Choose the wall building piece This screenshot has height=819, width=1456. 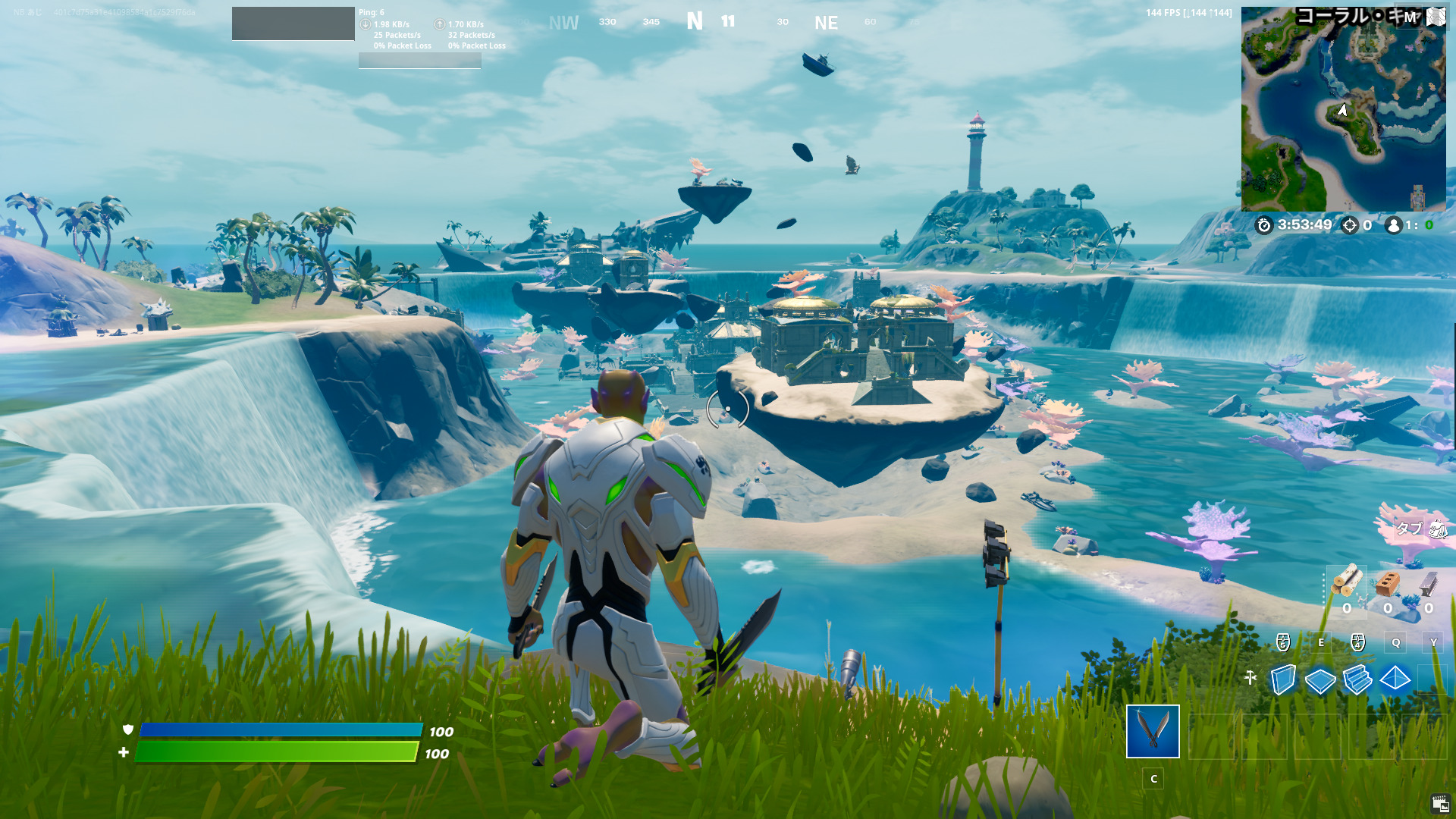pyautogui.click(x=1282, y=679)
